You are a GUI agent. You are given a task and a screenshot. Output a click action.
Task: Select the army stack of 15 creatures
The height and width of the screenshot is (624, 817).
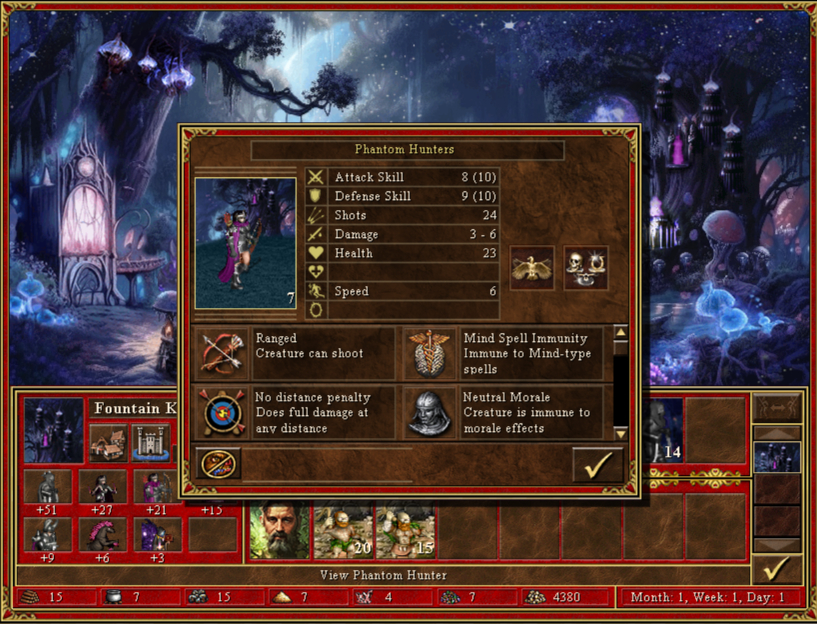coord(404,530)
